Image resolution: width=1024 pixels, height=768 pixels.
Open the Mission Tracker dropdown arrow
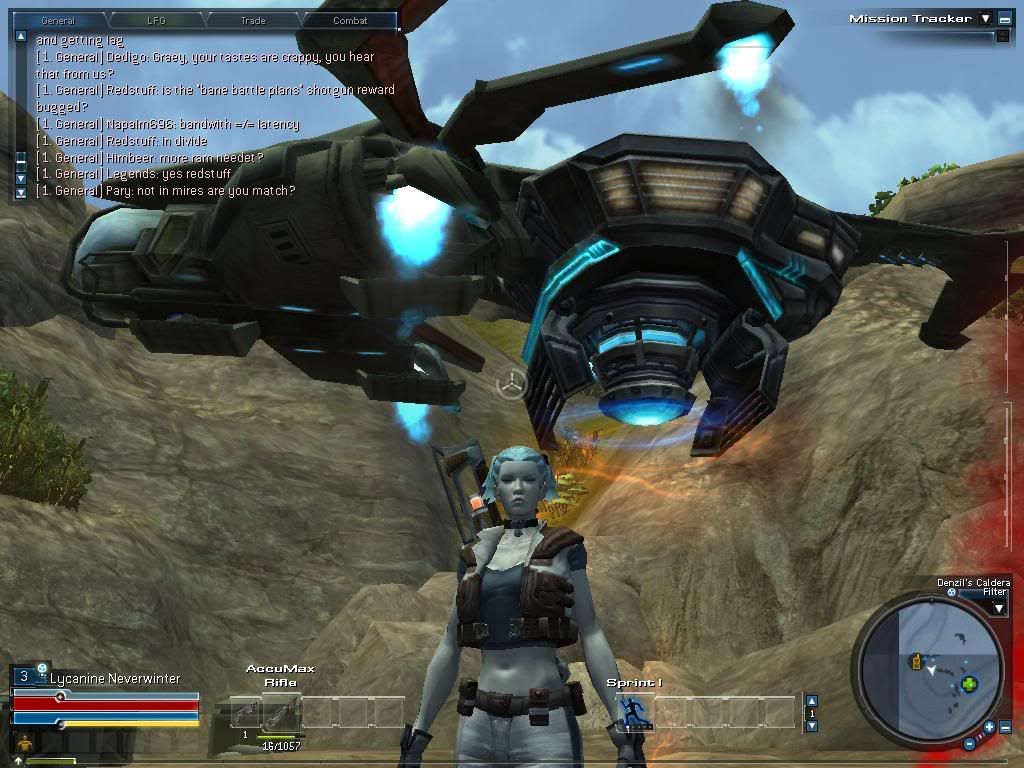coord(985,18)
